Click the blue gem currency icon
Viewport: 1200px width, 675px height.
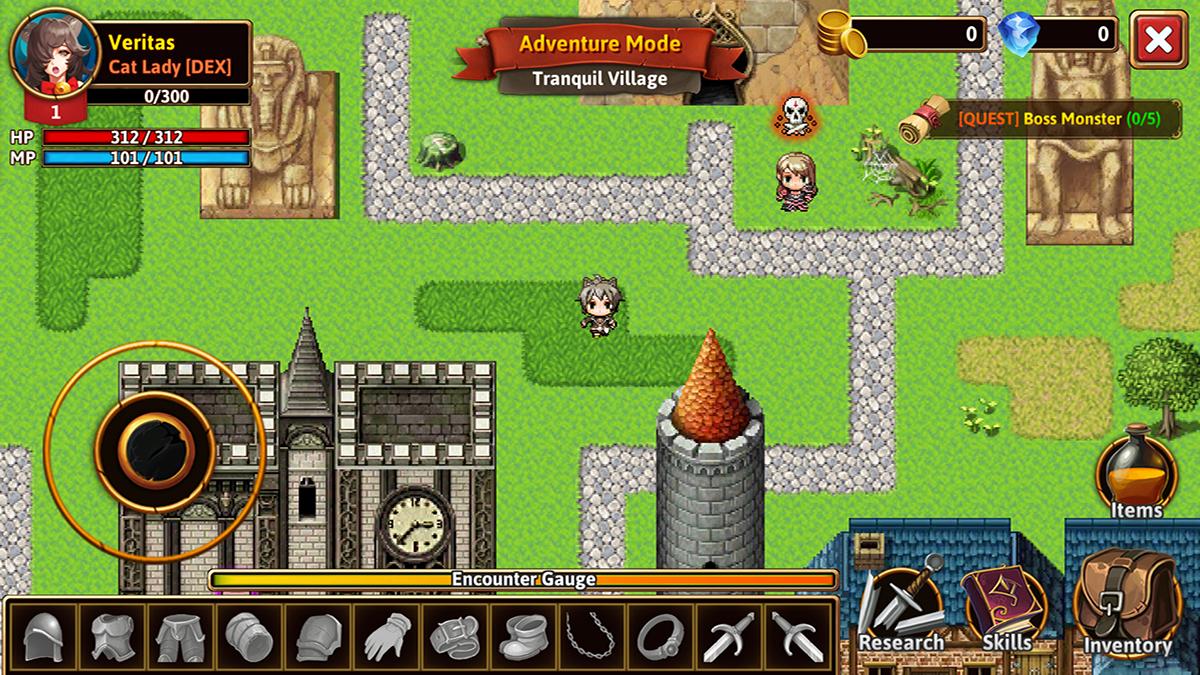(1019, 35)
